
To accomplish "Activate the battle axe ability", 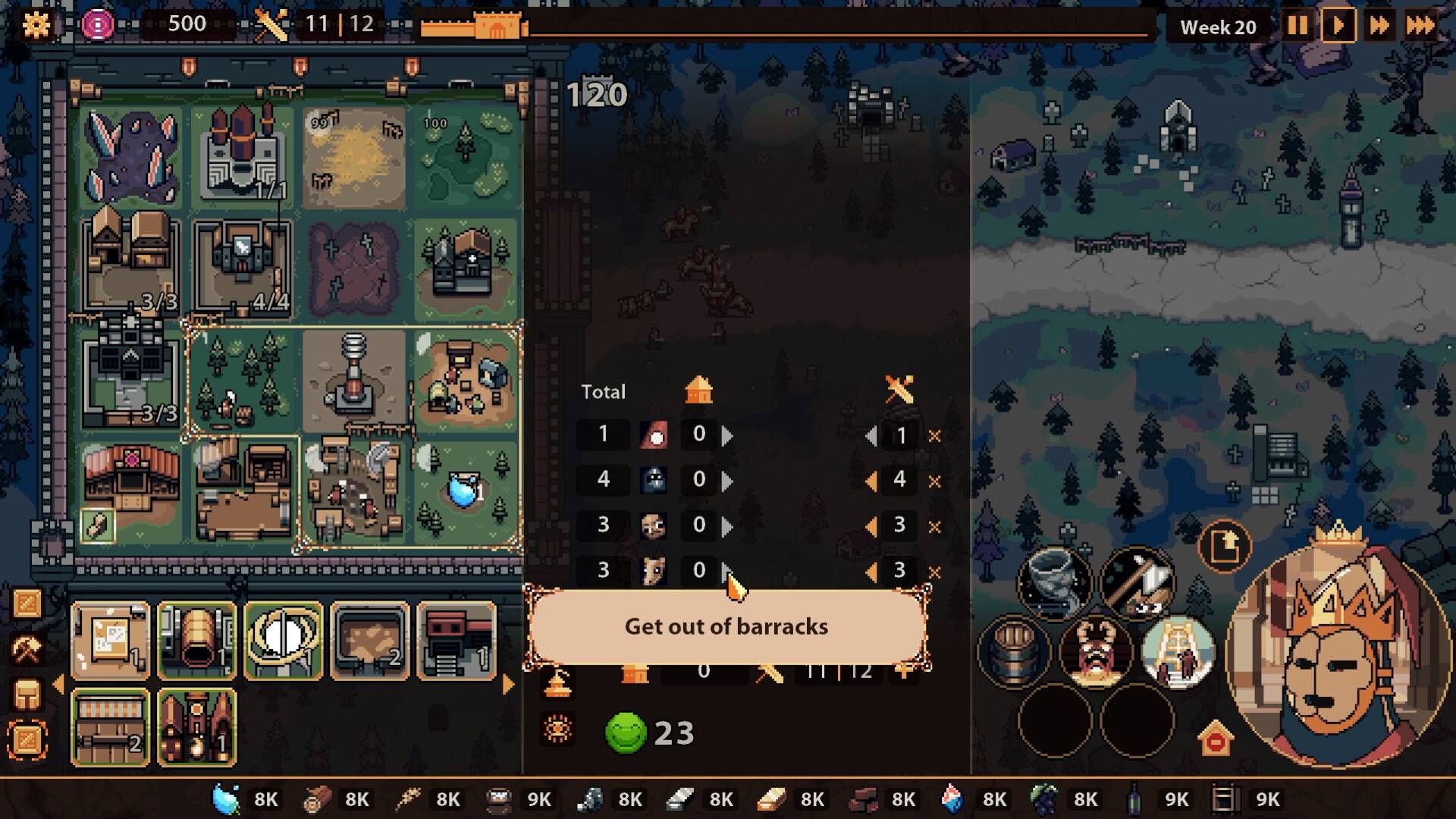I will (x=1137, y=582).
